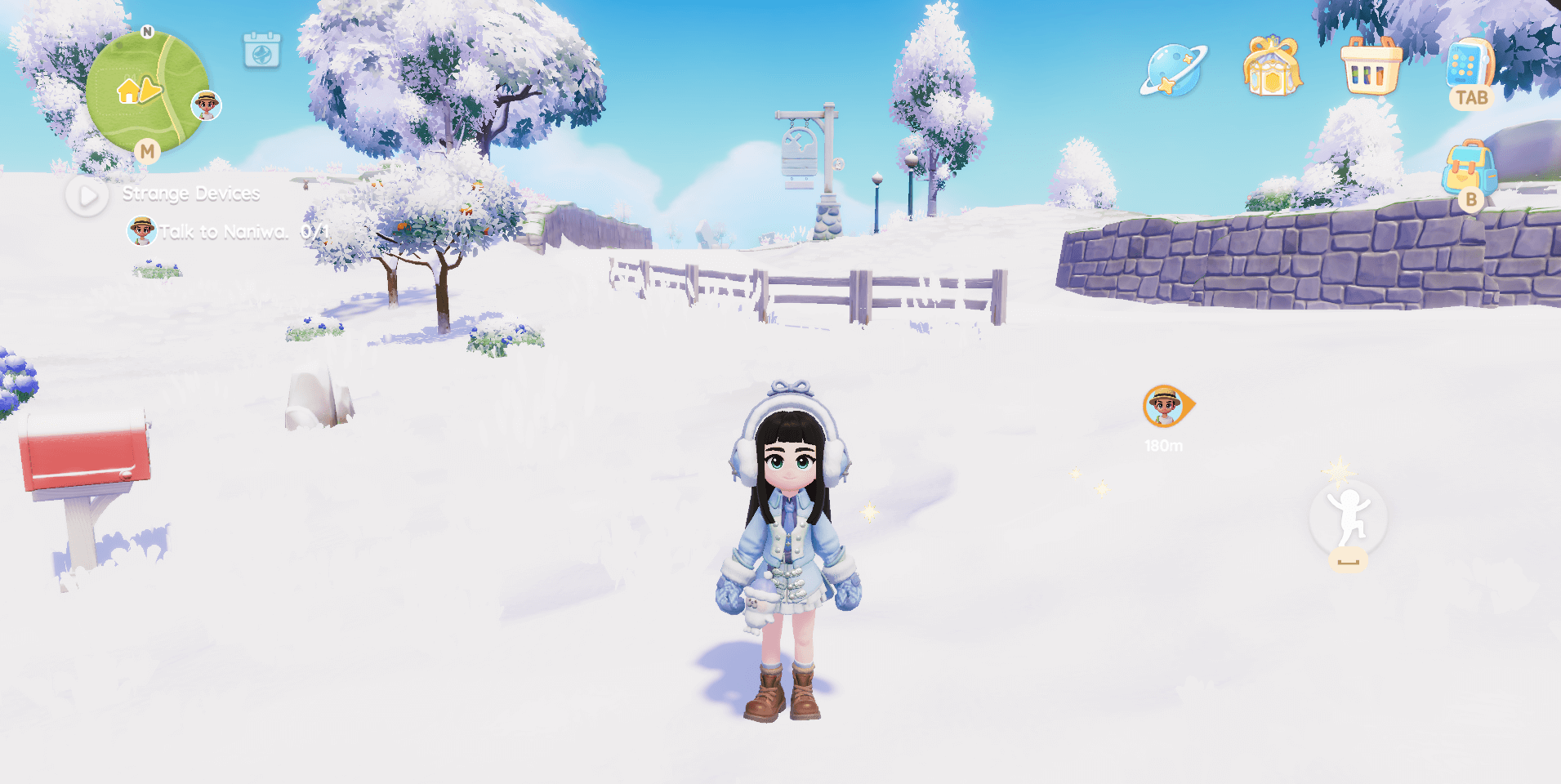Click the home icon on the minimap
This screenshot has height=784, width=1561.
128,91
